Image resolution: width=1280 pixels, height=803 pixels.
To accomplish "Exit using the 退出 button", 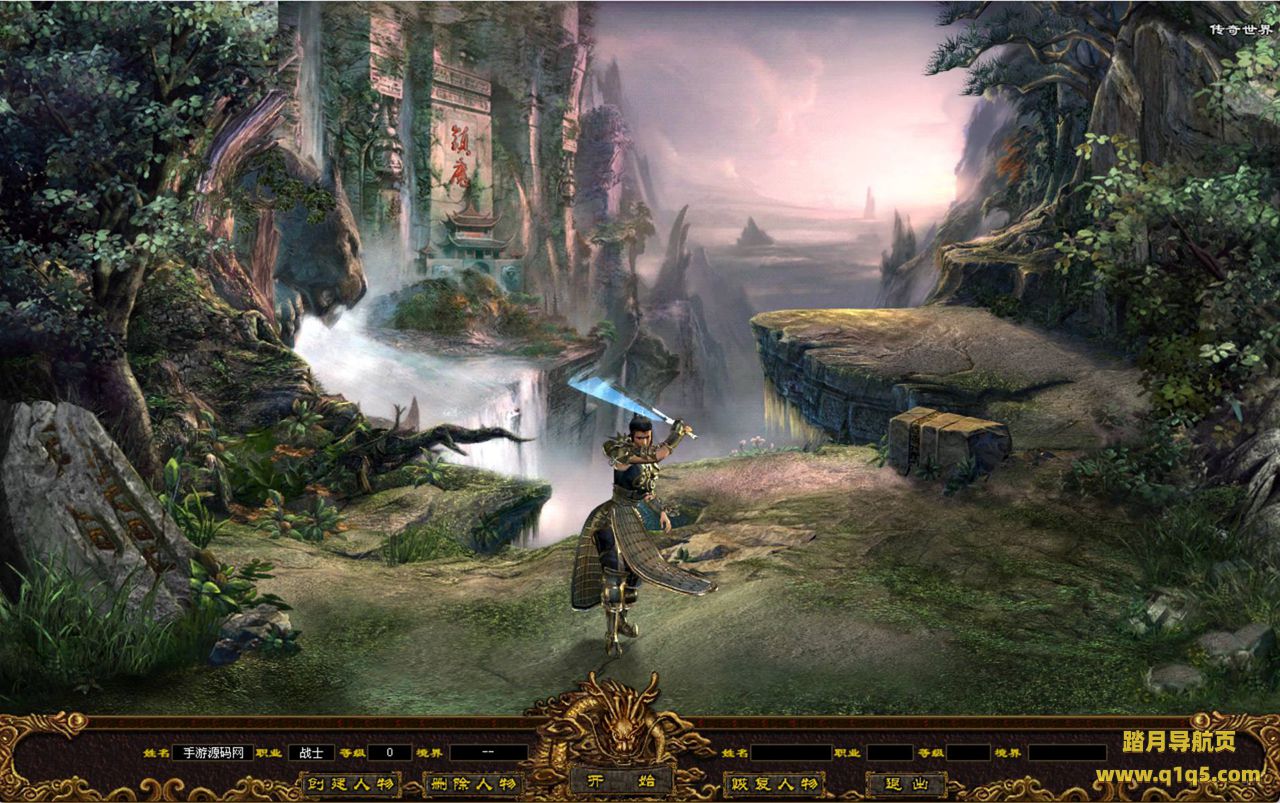I will click(906, 783).
